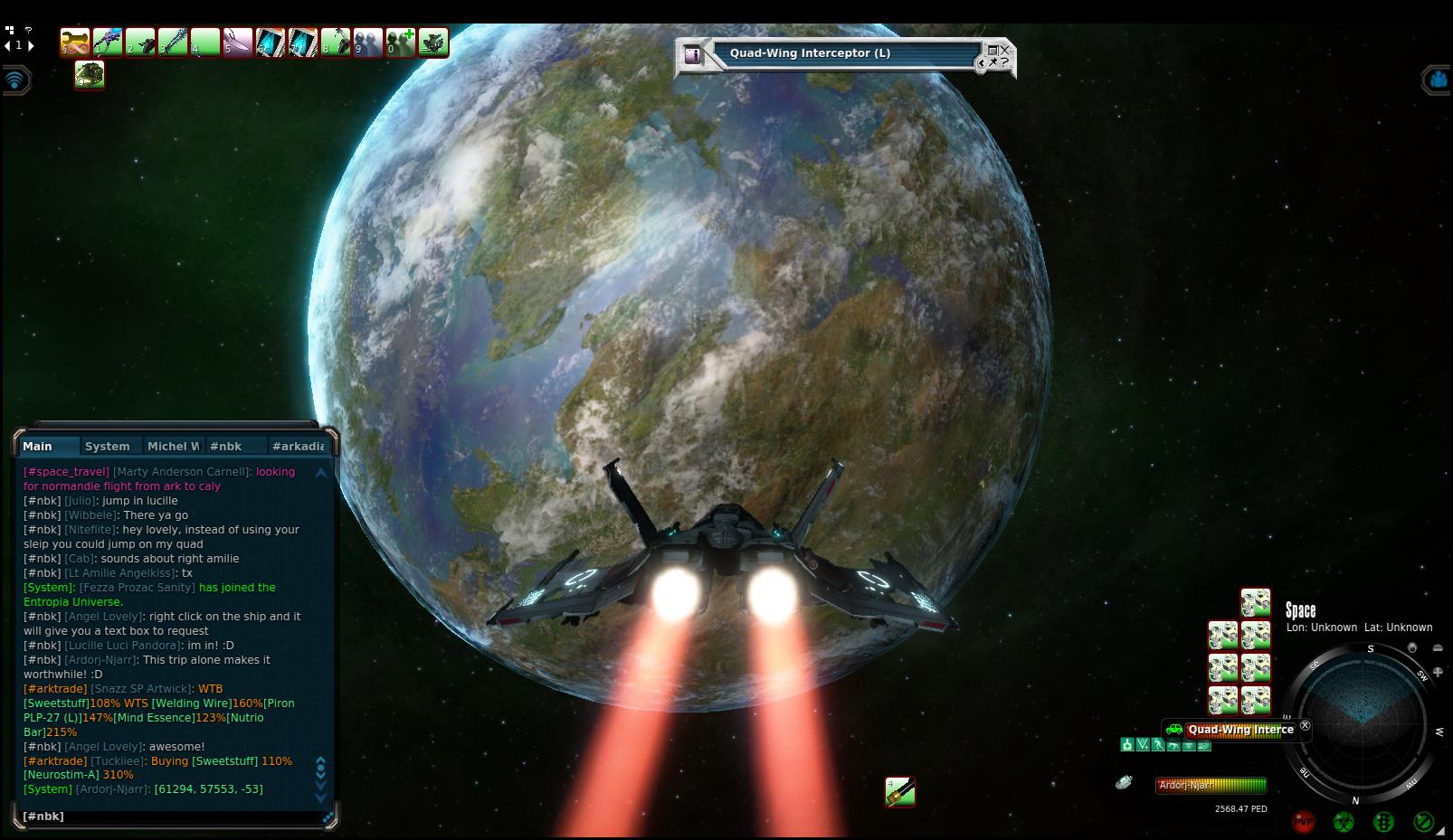Select the add-friend hotbar slot with plus
Image resolution: width=1453 pixels, height=840 pixels.
click(401, 42)
